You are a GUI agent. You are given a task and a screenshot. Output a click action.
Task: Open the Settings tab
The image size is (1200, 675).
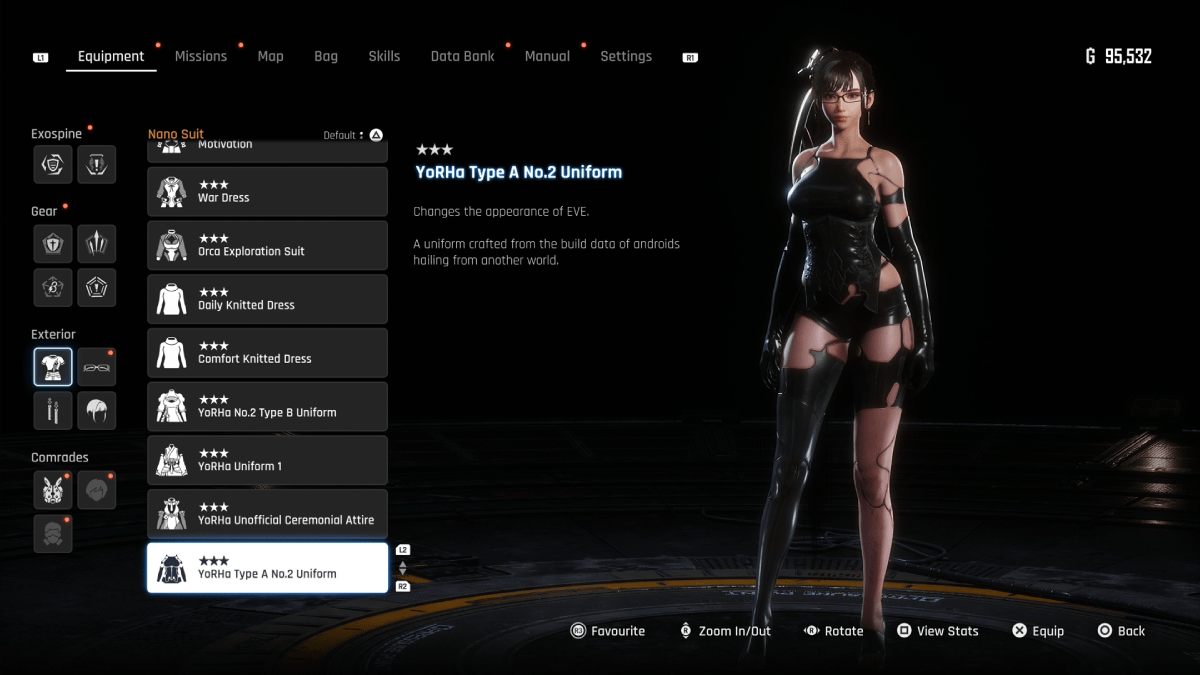coord(626,57)
